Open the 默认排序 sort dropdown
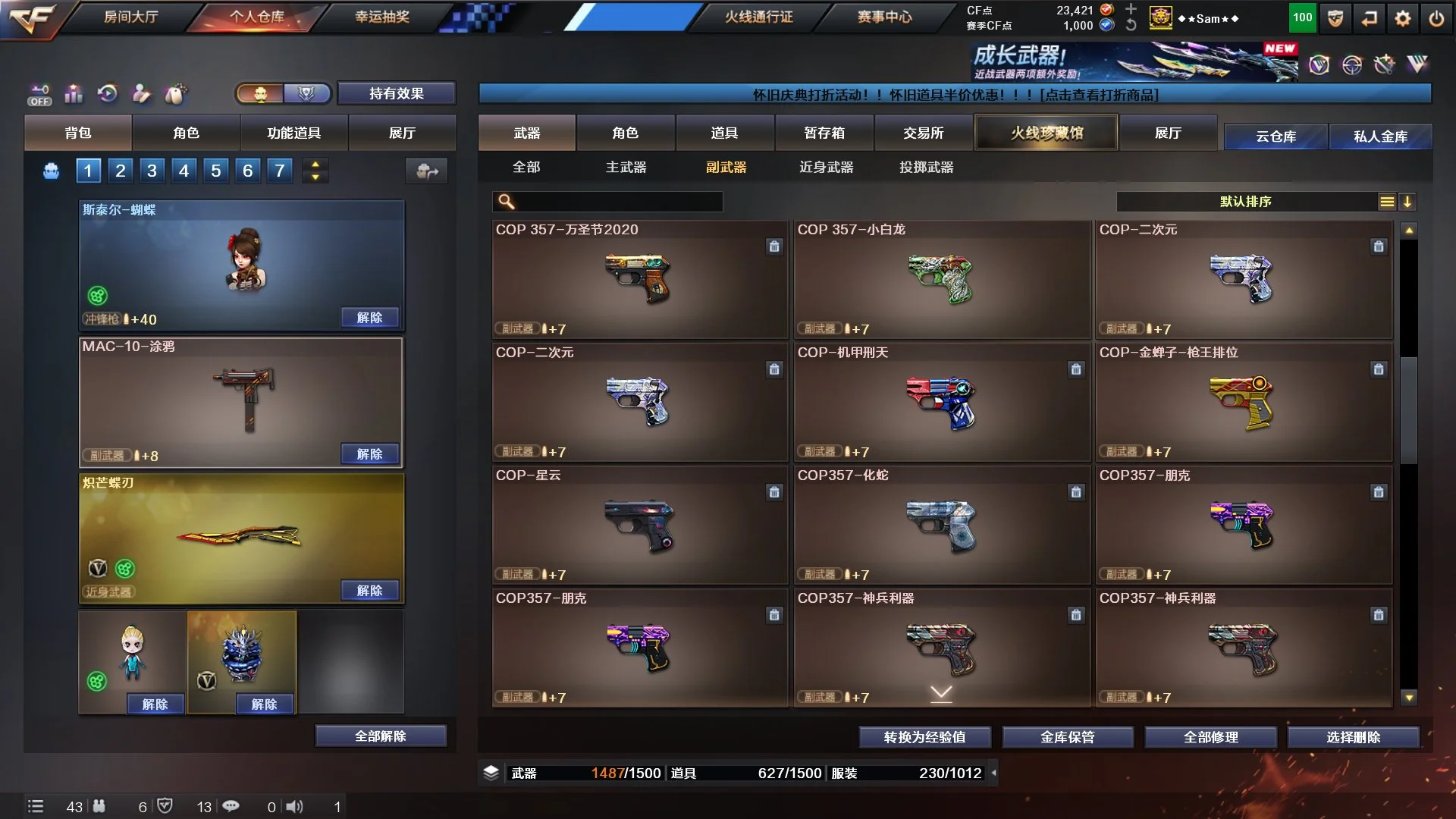The image size is (1456, 819). pyautogui.click(x=1246, y=202)
